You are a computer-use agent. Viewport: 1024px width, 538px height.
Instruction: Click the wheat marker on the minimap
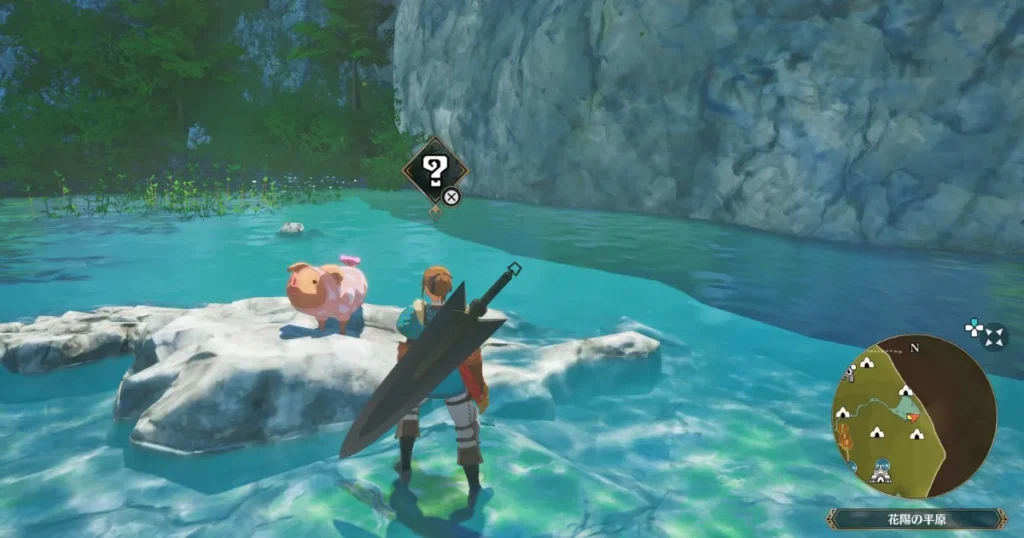pos(842,436)
